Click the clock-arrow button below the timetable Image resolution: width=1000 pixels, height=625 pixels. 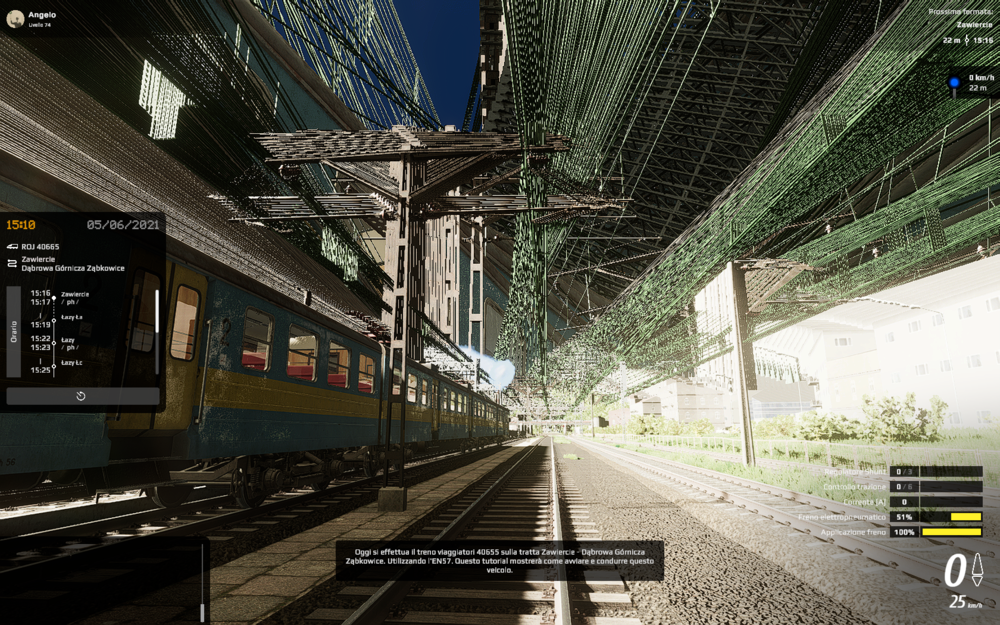81,396
